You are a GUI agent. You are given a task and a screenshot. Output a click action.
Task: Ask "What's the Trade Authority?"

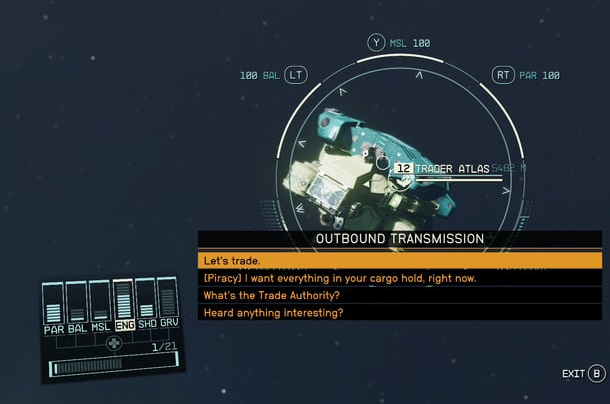pos(400,295)
